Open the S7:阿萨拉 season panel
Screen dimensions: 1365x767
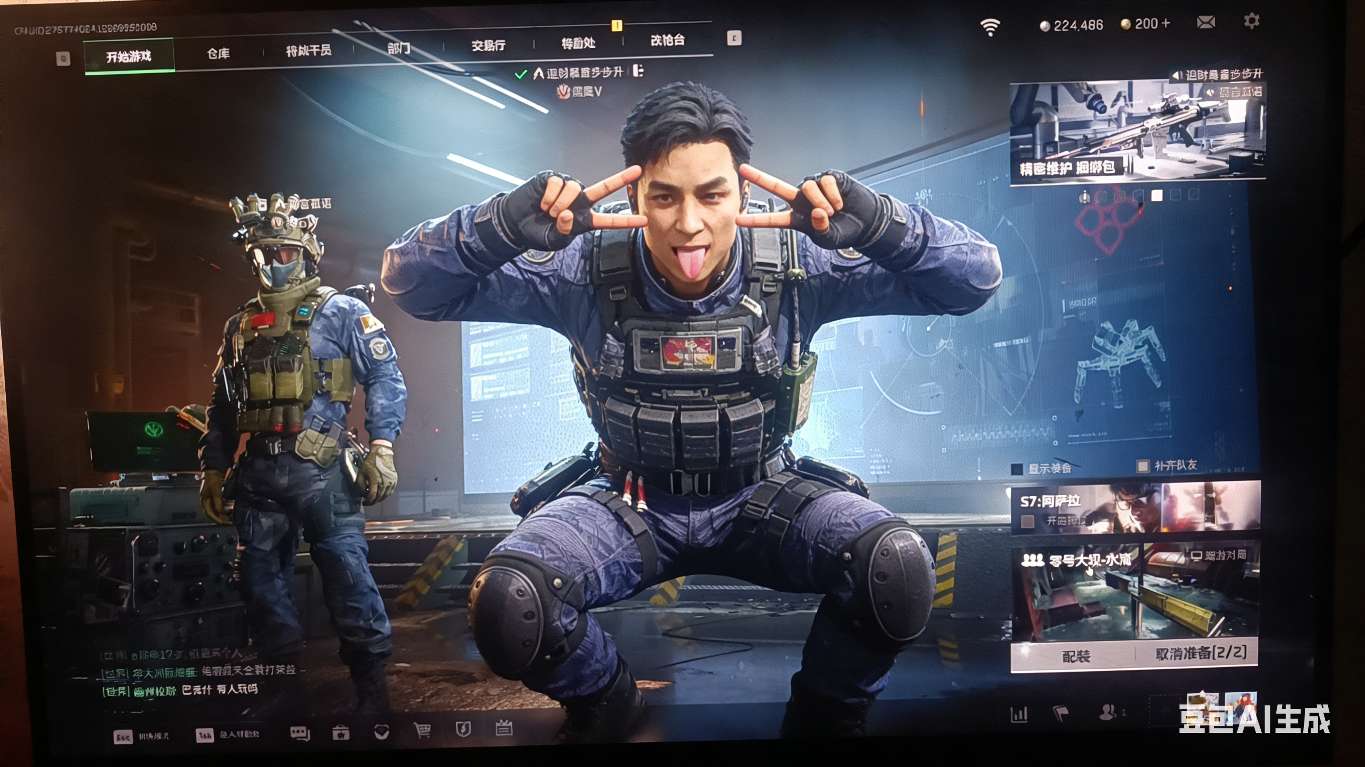[x=1135, y=507]
